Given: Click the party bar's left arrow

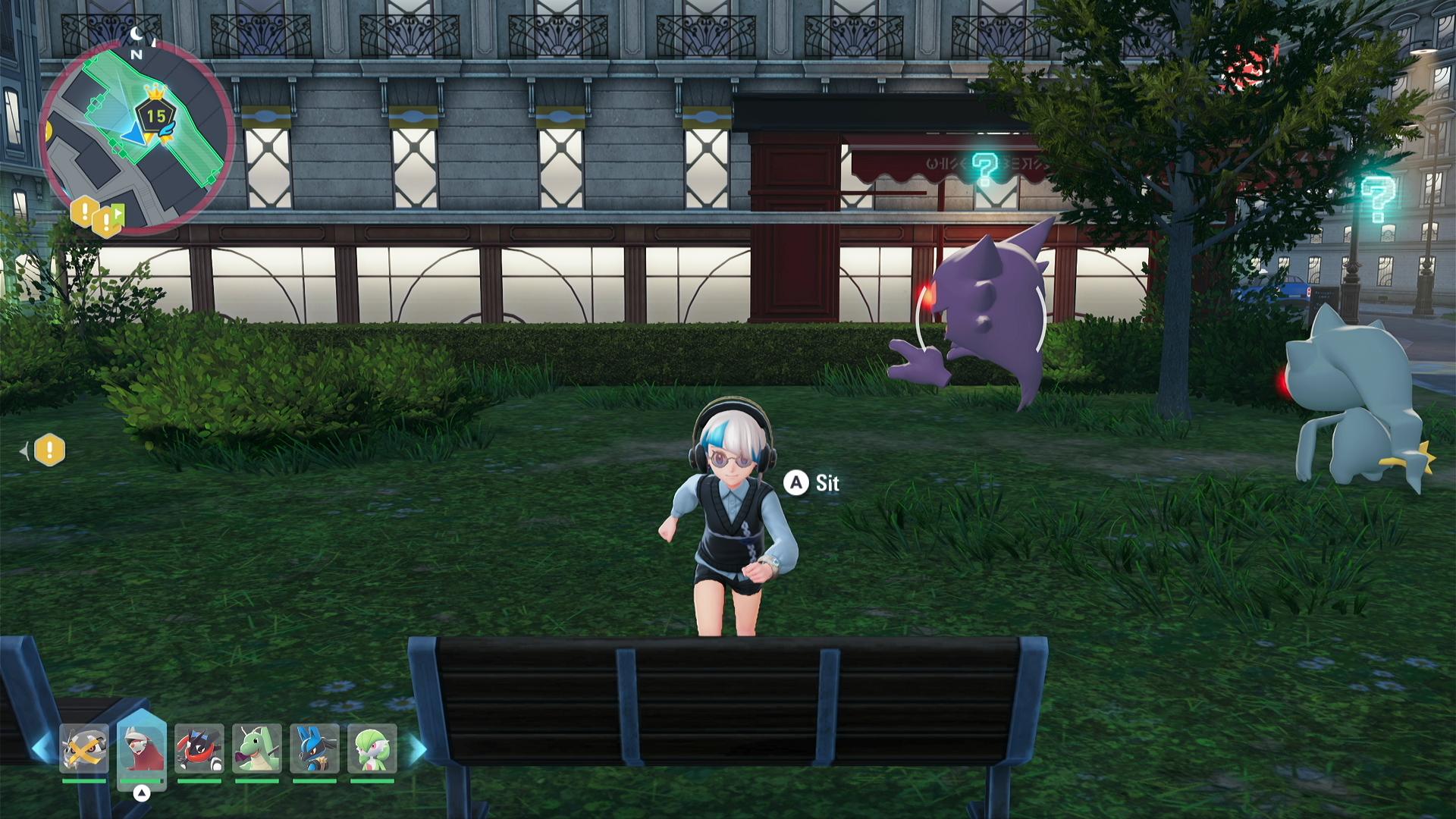Looking at the screenshot, I should click(42, 748).
